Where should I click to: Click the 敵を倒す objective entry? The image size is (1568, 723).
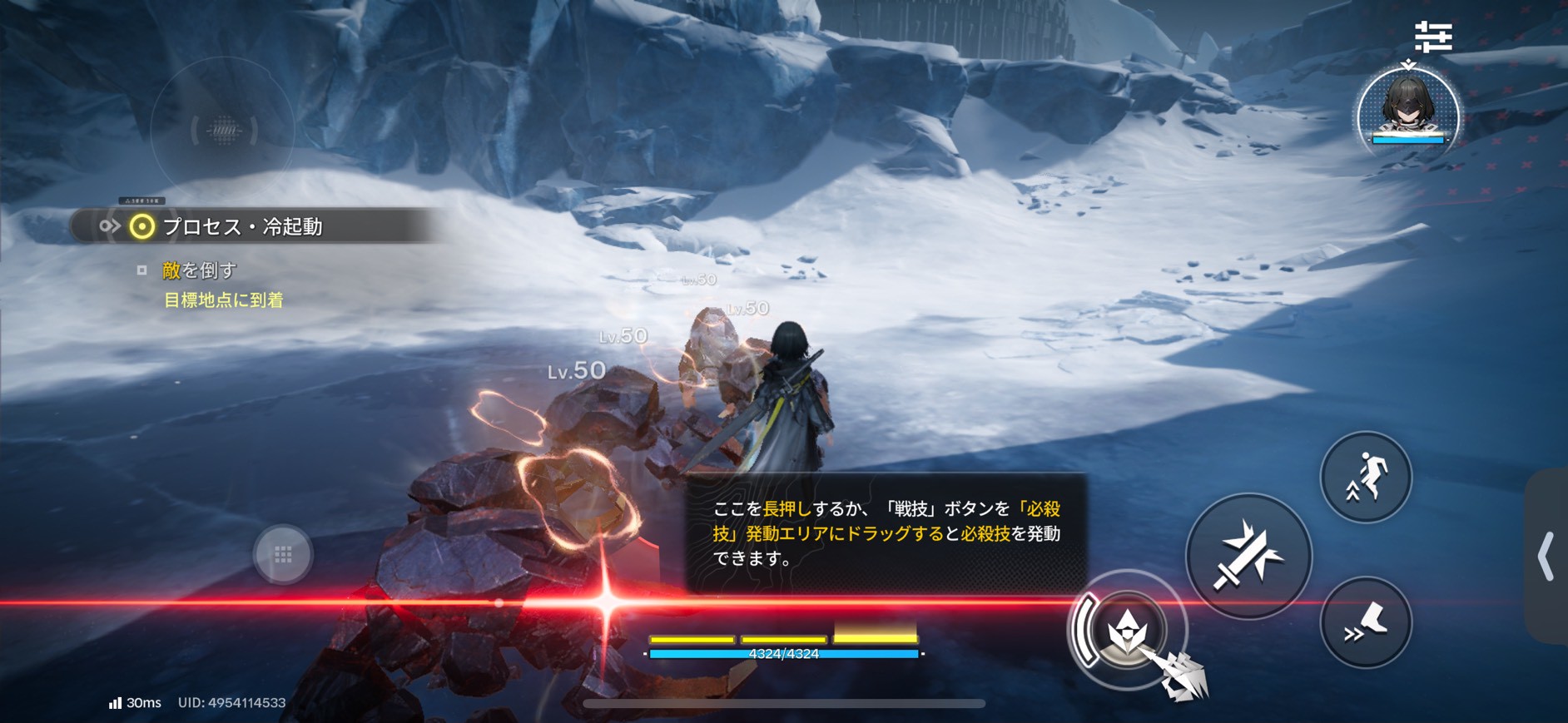[x=201, y=270]
